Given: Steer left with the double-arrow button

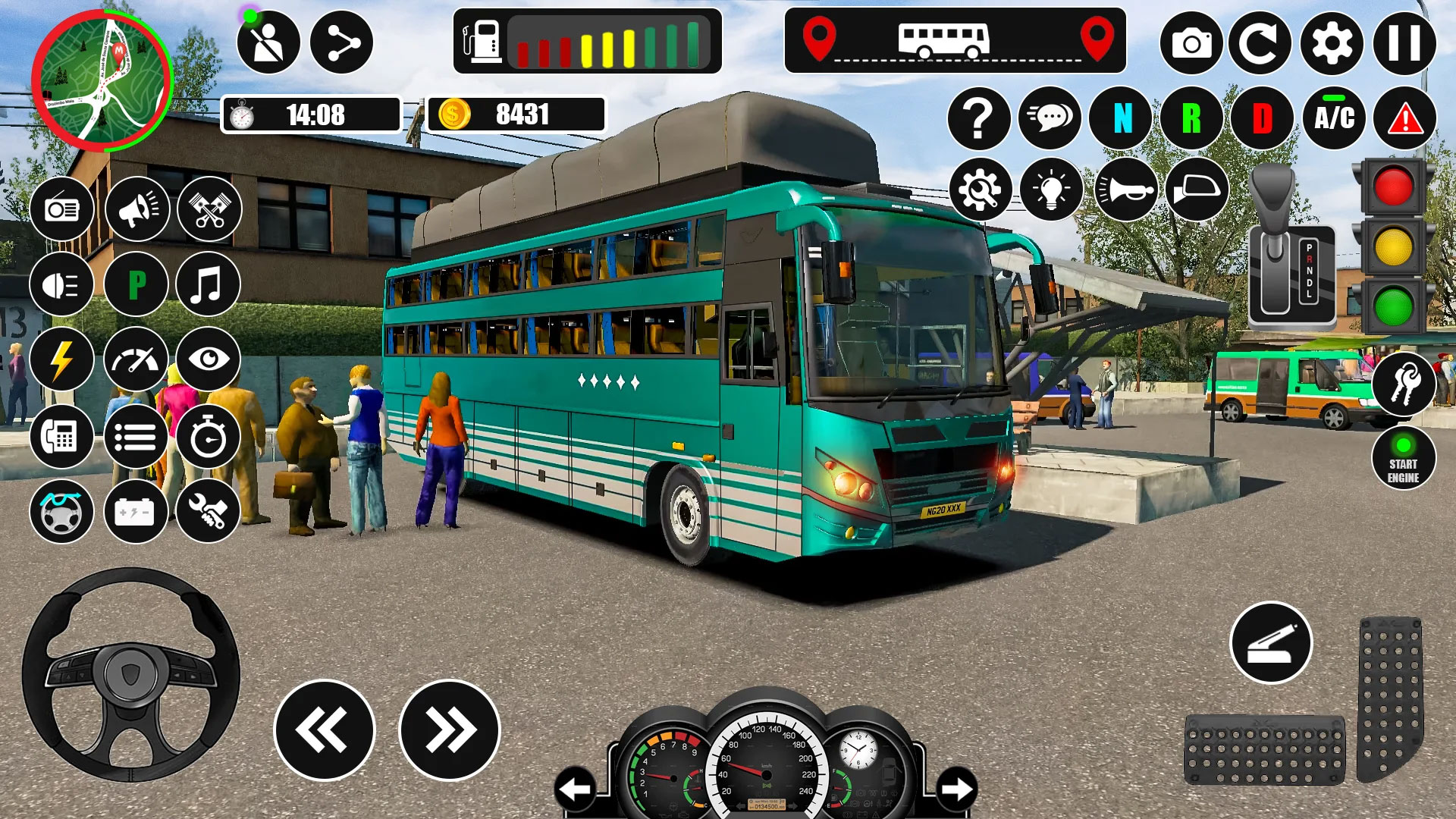Looking at the screenshot, I should pyautogui.click(x=325, y=730).
